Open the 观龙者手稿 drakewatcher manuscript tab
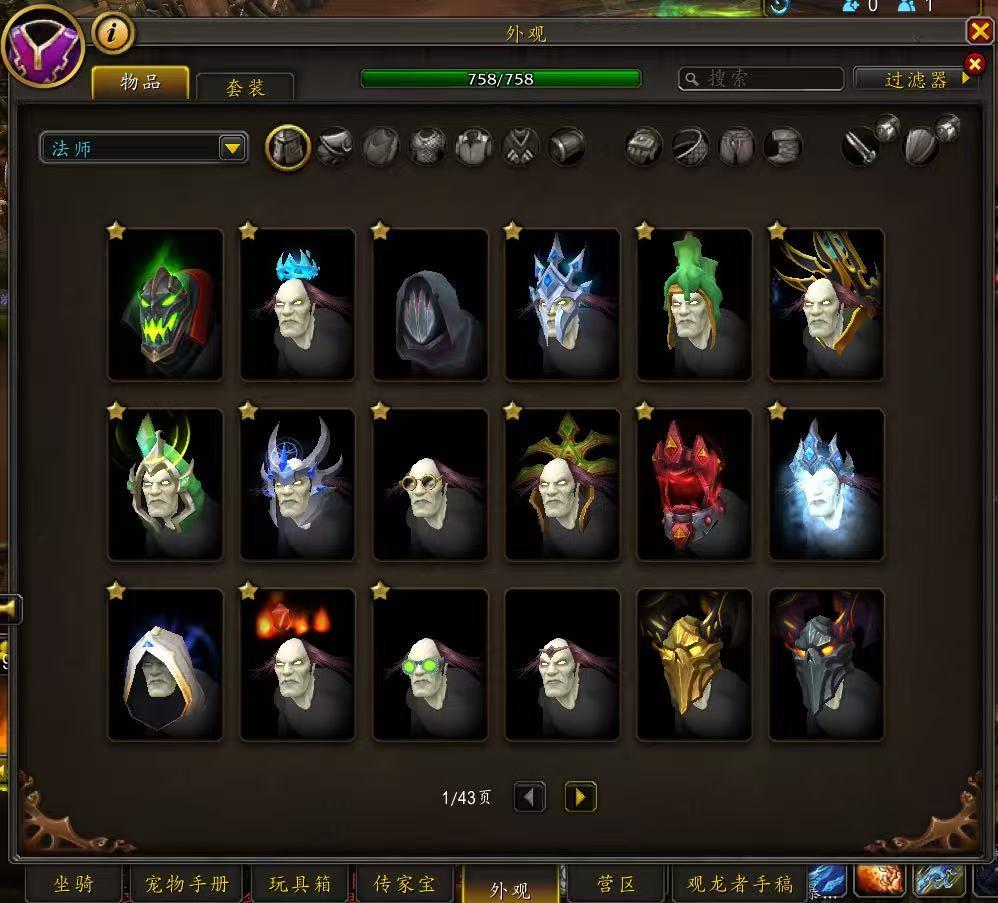The width and height of the screenshot is (998, 903). [739, 884]
